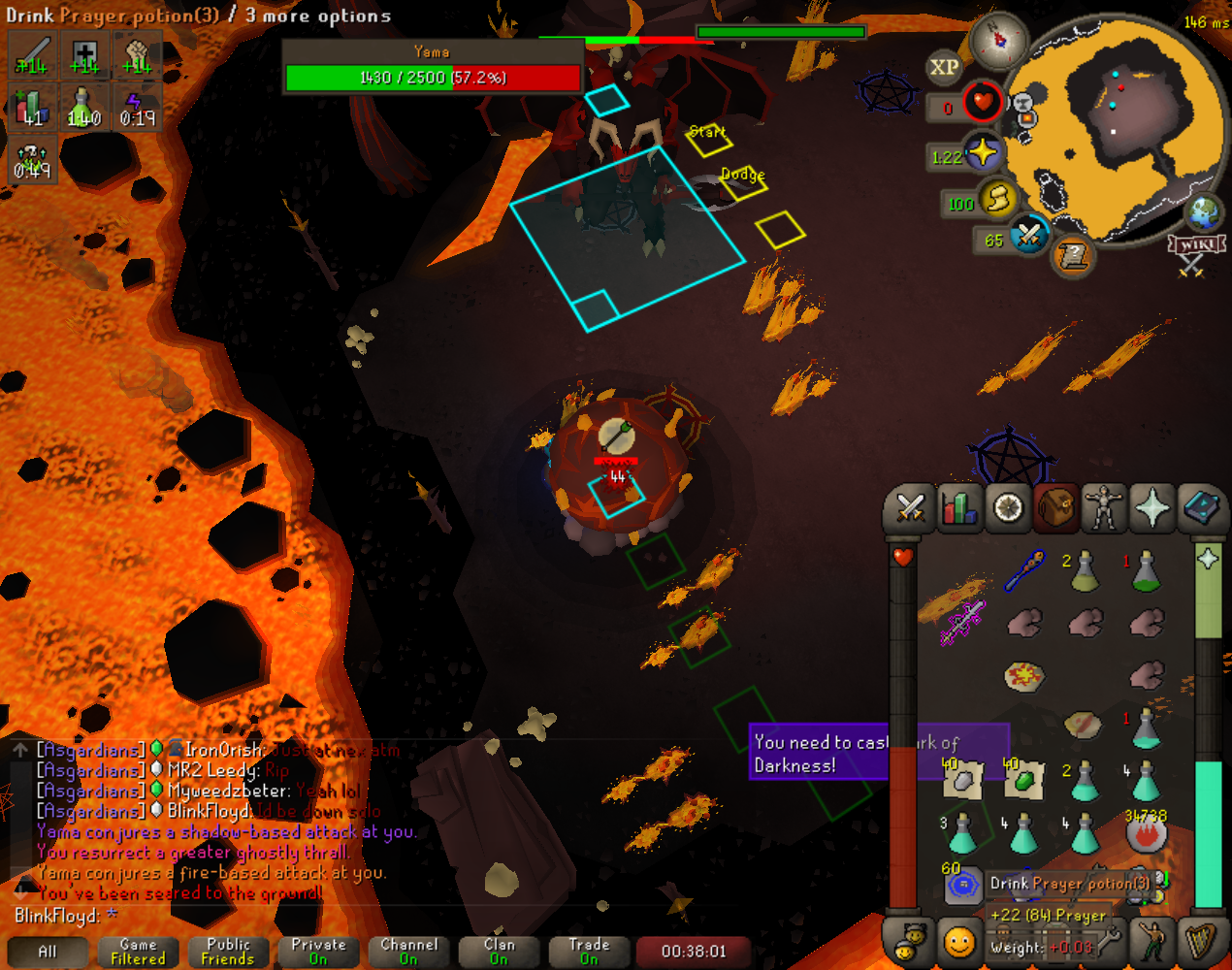This screenshot has height=970, width=1232.
Task: Open the Music Player harp tab
Action: pos(1201,942)
